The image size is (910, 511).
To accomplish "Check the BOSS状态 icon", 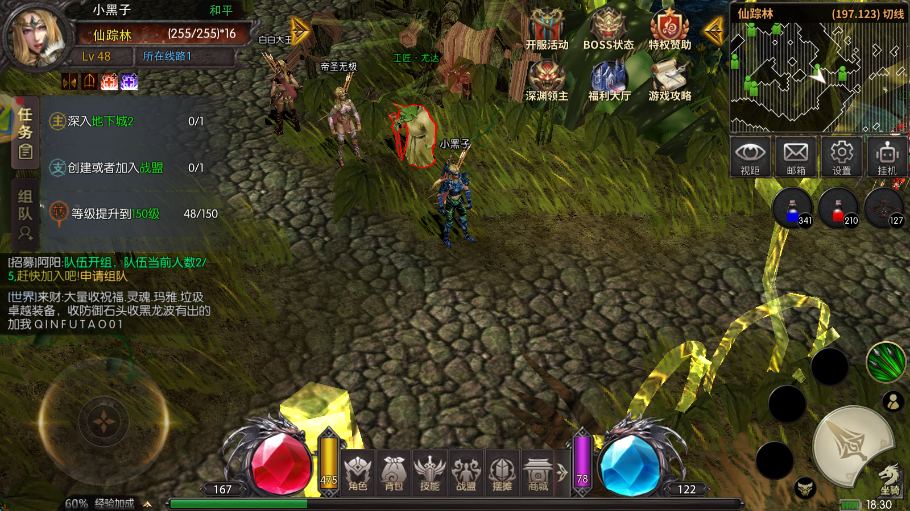I will tap(608, 27).
